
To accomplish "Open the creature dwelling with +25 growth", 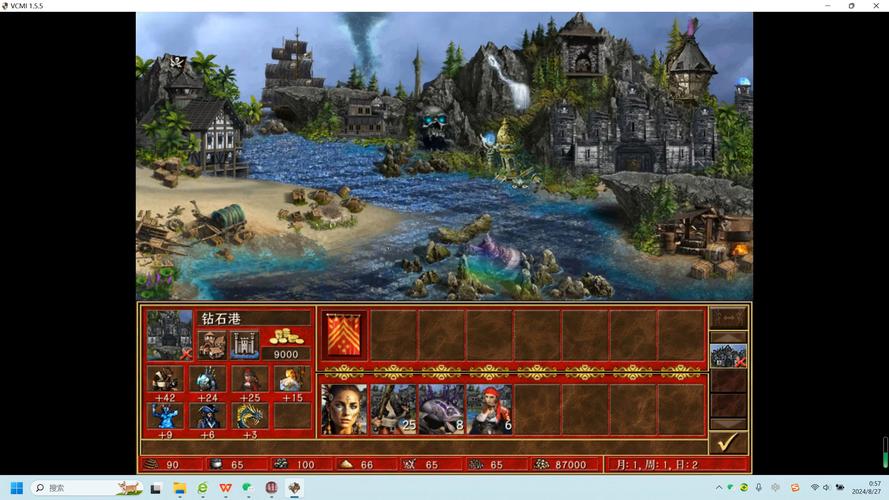I will pyautogui.click(x=250, y=379).
